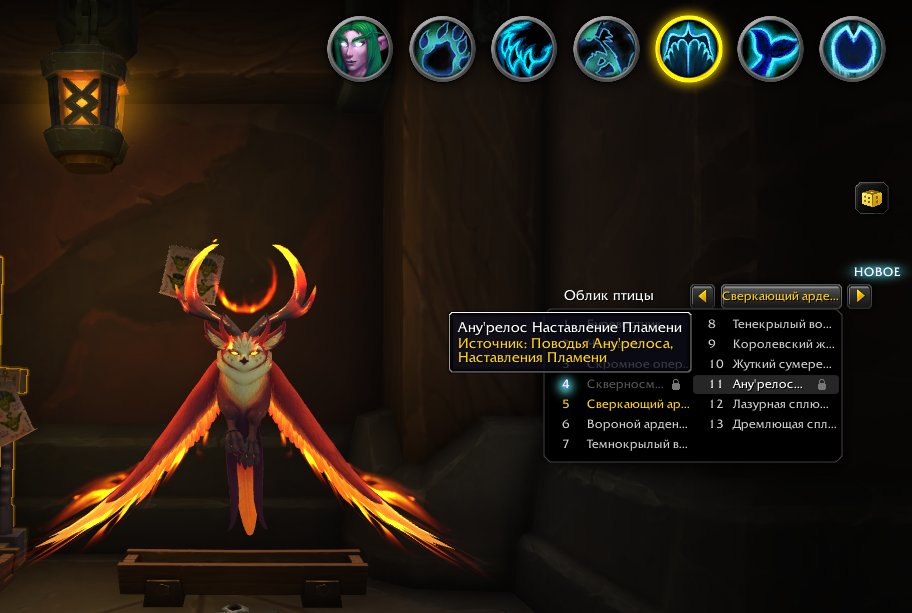
Task: Select locked appearance 4 Скверносм...
Action: tap(621, 384)
